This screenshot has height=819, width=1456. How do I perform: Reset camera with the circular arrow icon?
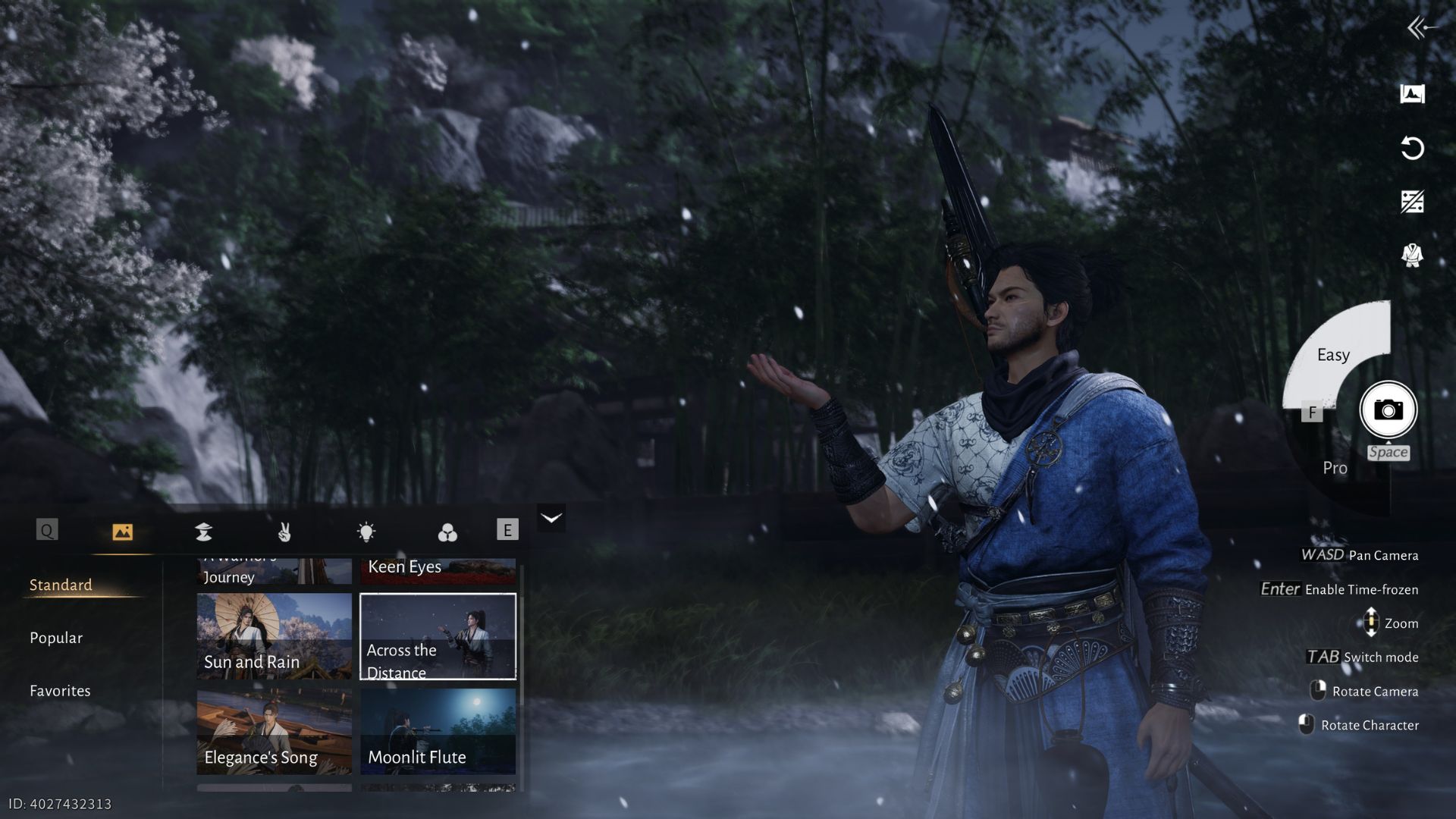(x=1412, y=148)
